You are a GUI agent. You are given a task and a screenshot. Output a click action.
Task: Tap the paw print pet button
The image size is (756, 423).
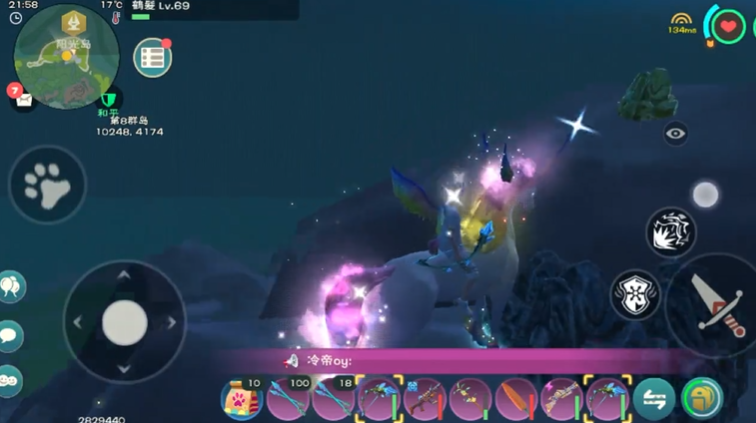(47, 185)
